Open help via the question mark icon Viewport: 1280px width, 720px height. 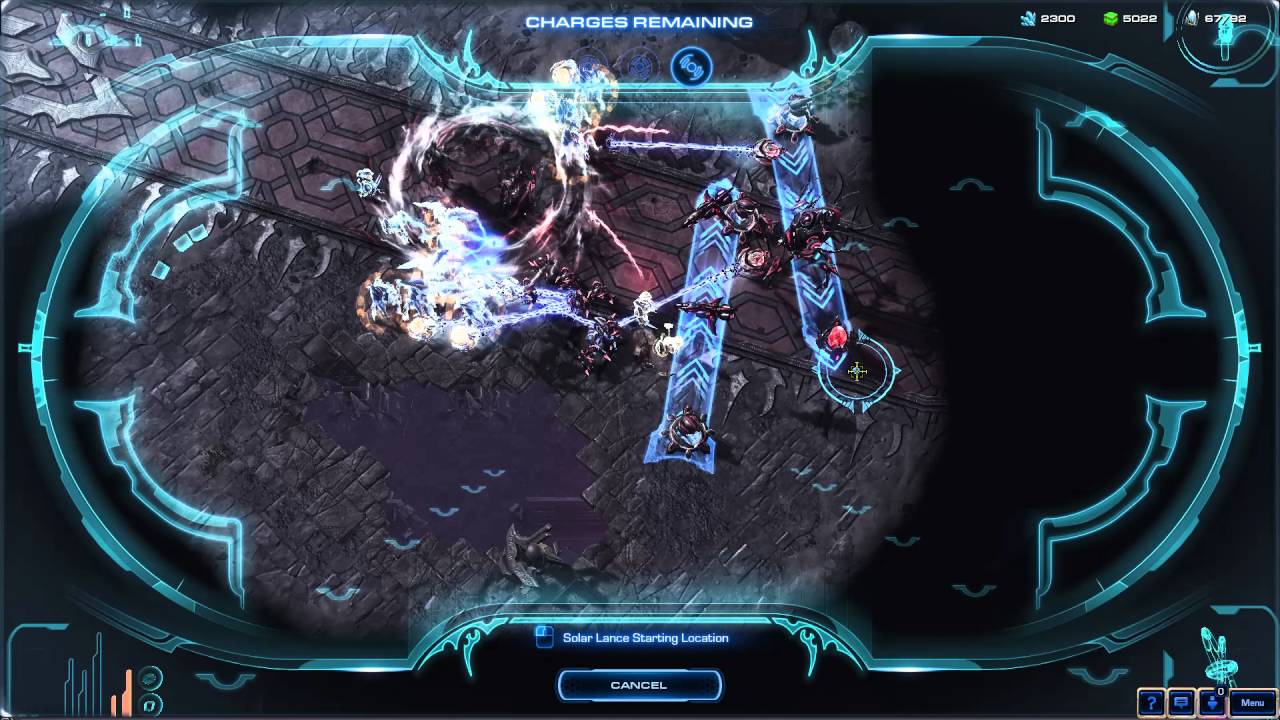tap(1151, 701)
